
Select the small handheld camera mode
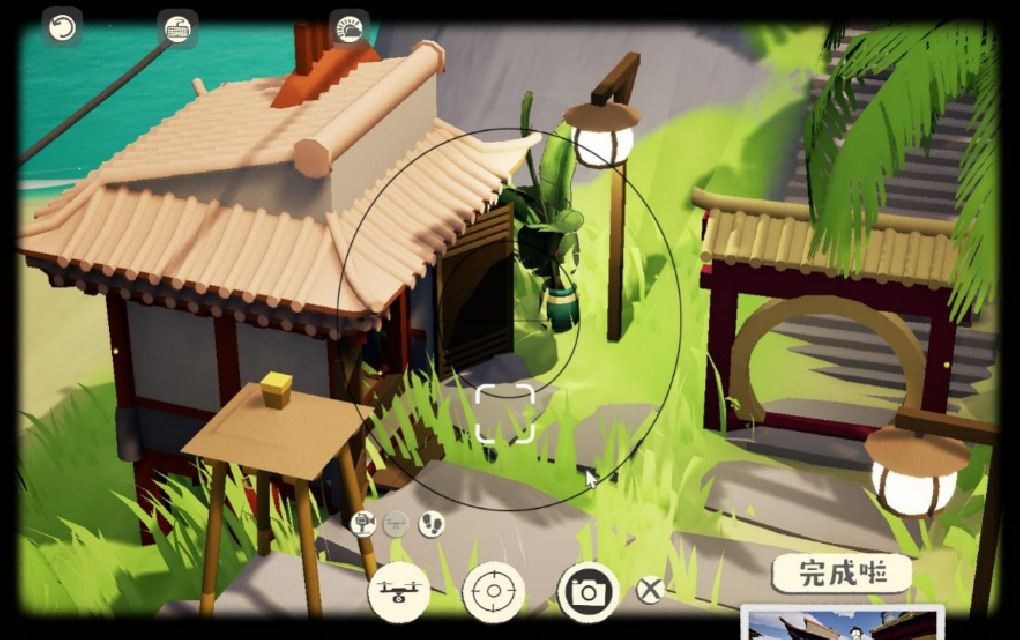[x=363, y=522]
